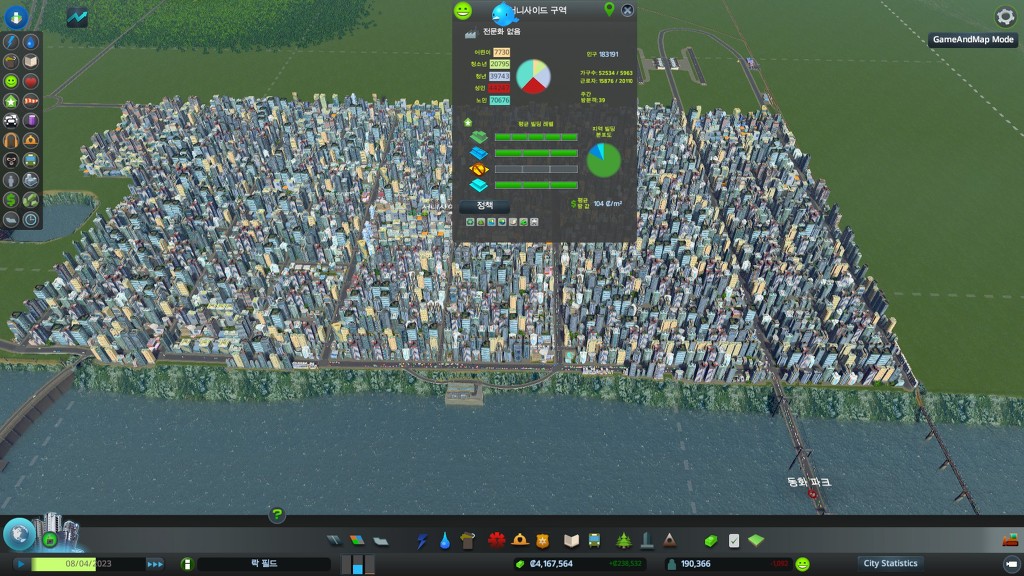Activate the bulldozer tool

(1010, 540)
